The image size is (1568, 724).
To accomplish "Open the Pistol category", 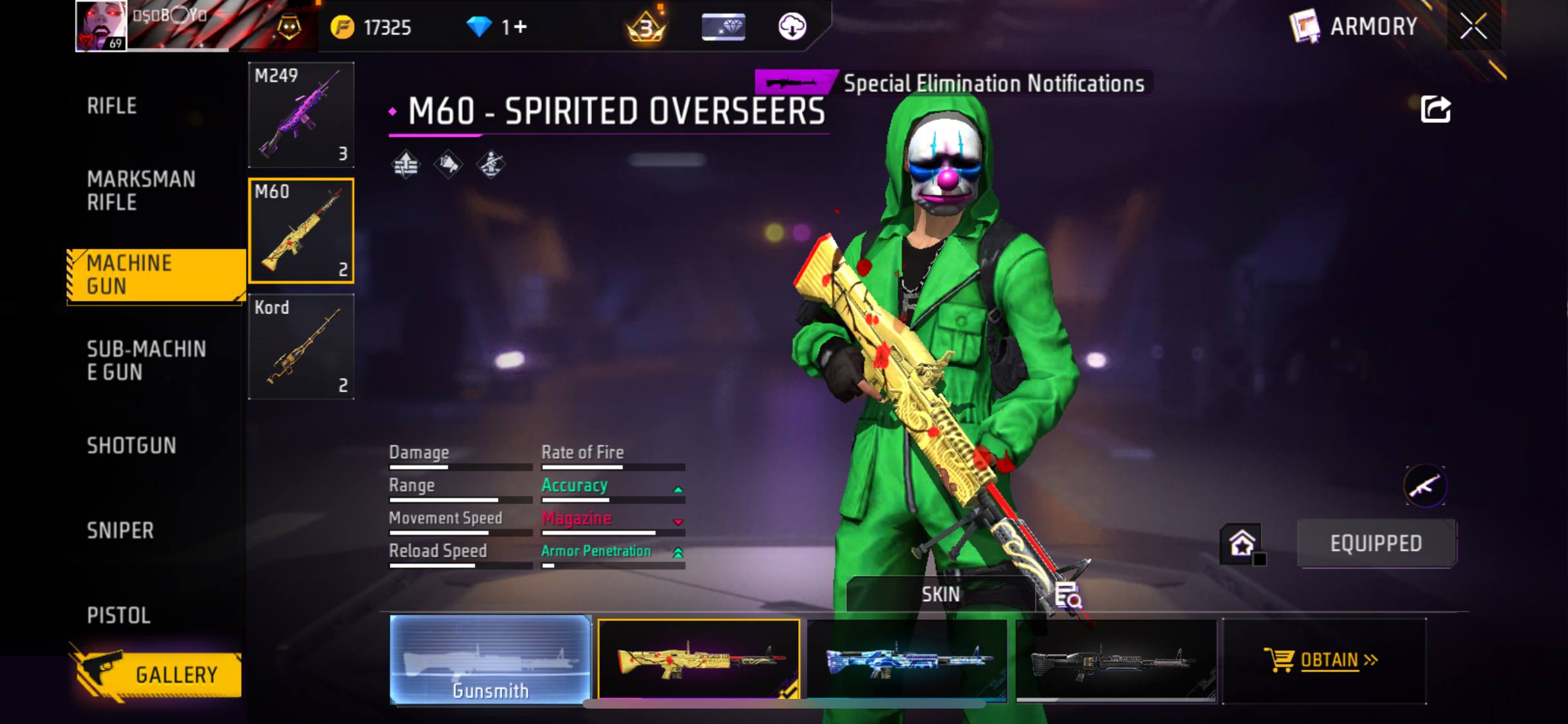I will [x=119, y=615].
